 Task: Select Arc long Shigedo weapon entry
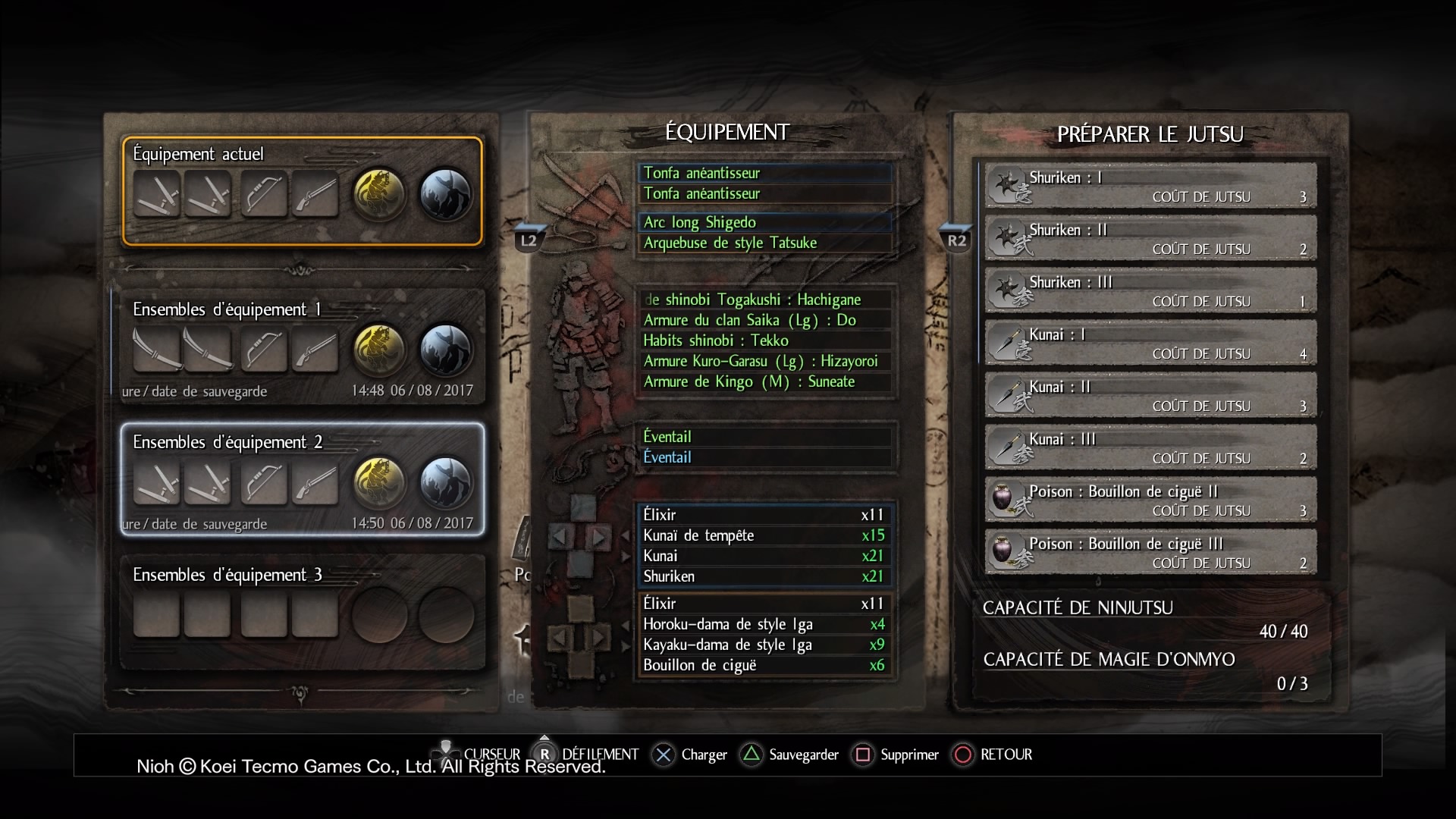[764, 222]
